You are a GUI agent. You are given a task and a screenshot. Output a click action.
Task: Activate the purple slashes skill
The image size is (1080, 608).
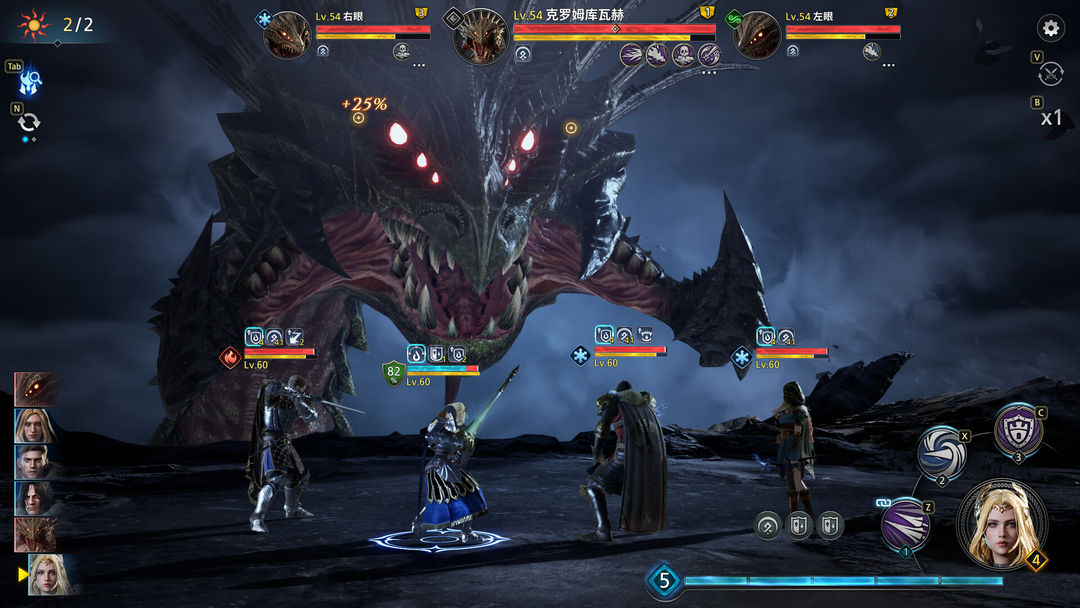click(905, 524)
